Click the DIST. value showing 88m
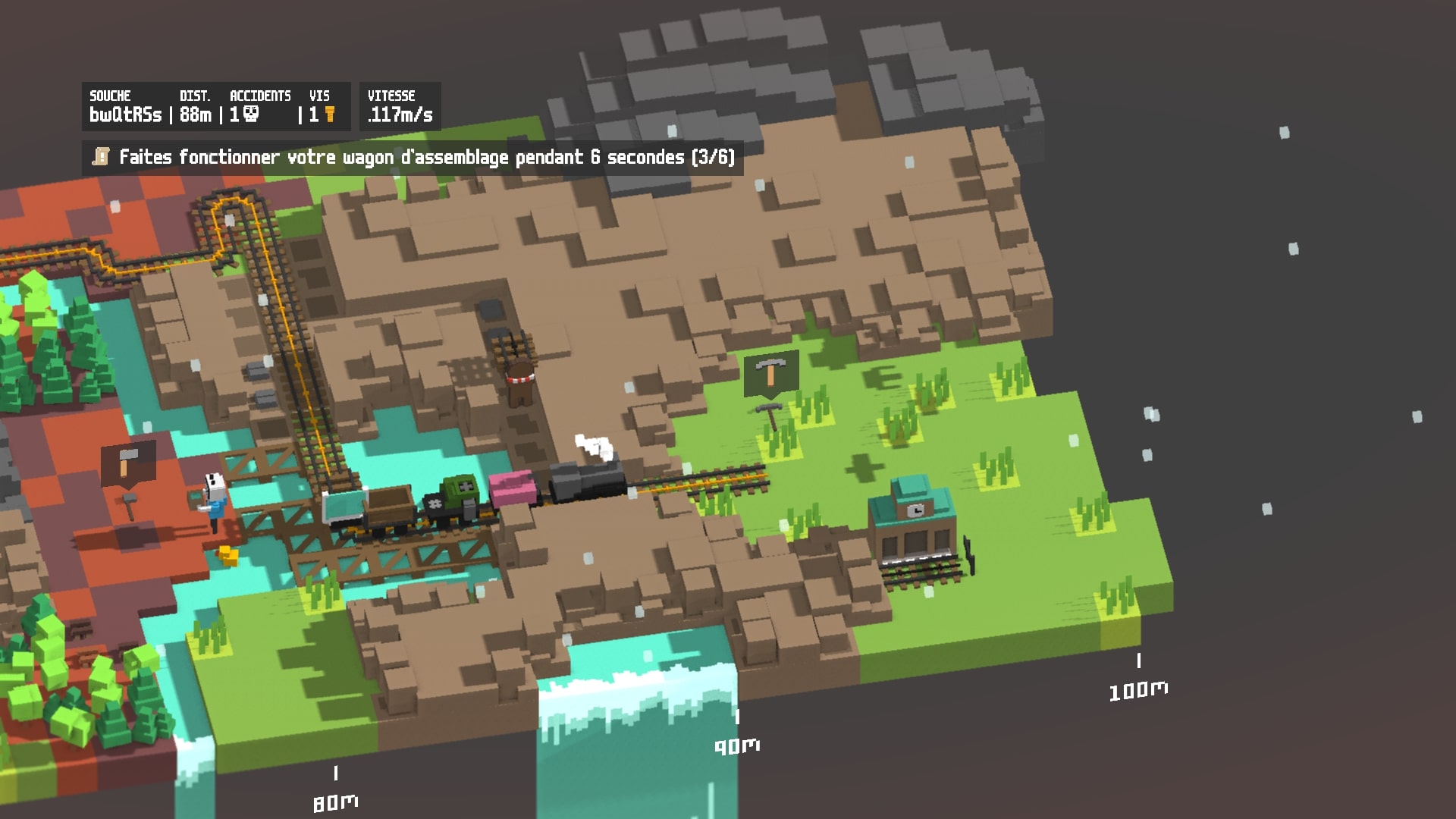Image resolution: width=1456 pixels, height=819 pixels. pos(196,116)
